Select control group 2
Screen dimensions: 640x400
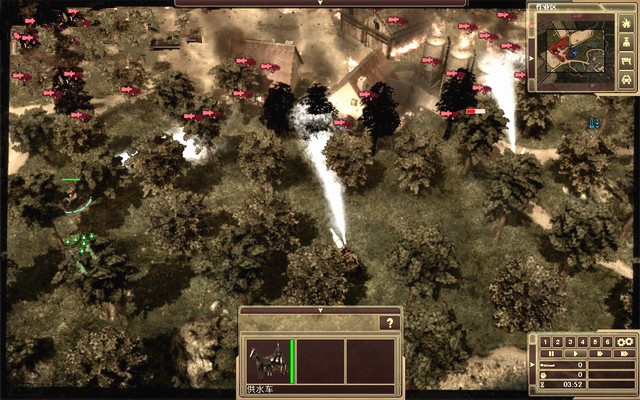558,342
